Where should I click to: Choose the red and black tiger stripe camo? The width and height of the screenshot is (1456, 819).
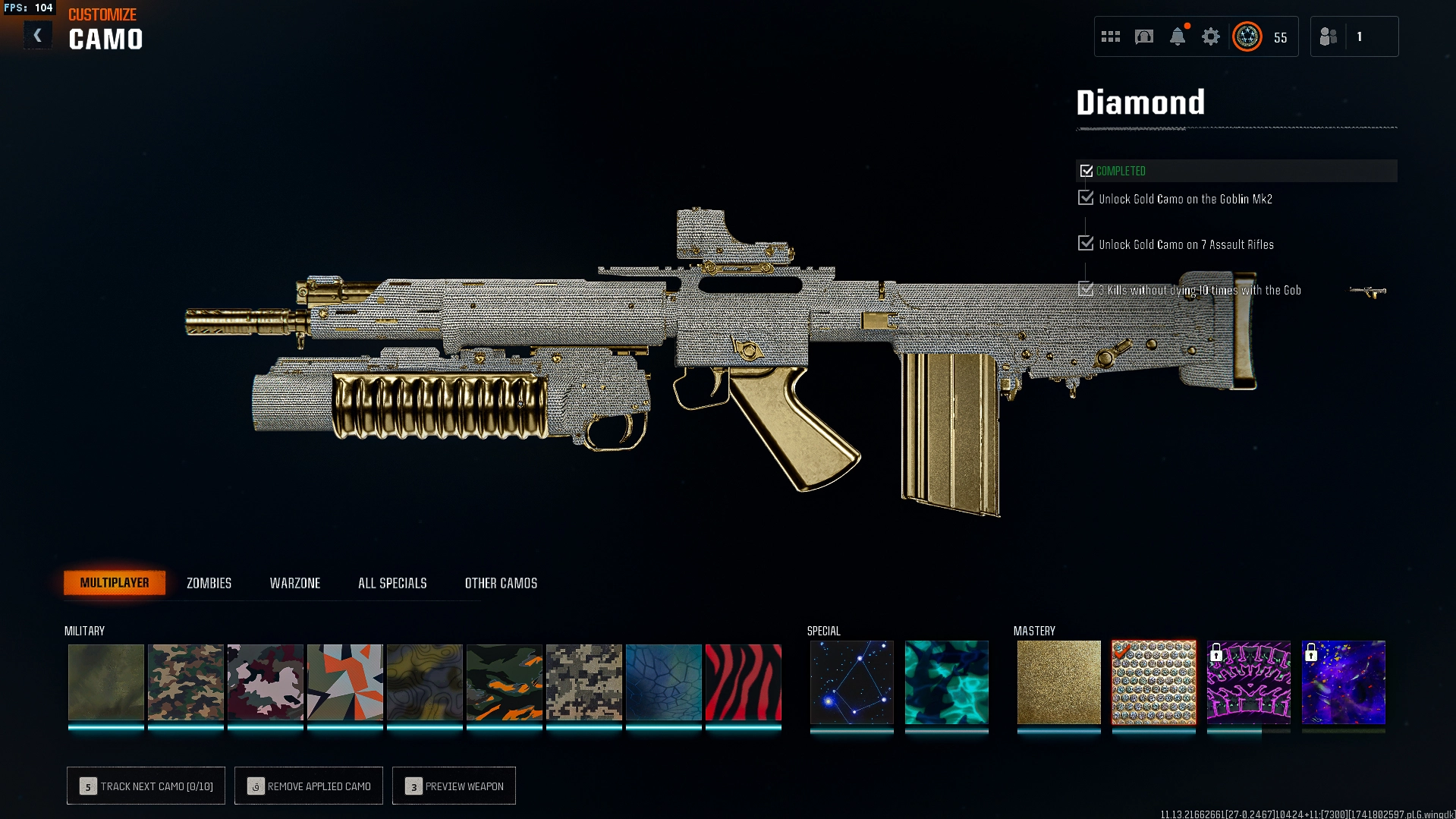click(743, 682)
